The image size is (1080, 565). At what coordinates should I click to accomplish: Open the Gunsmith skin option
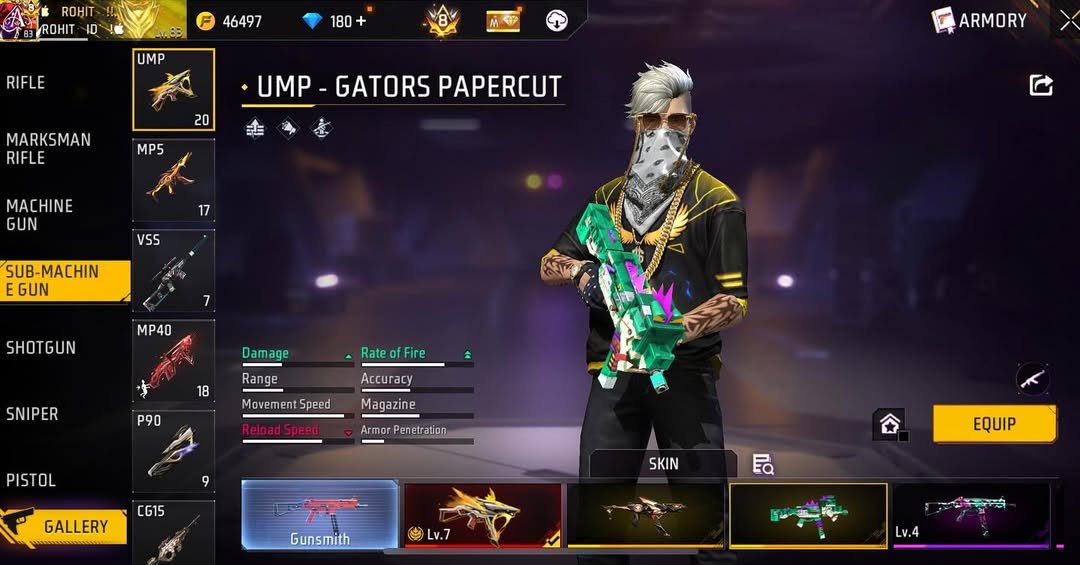click(x=320, y=515)
